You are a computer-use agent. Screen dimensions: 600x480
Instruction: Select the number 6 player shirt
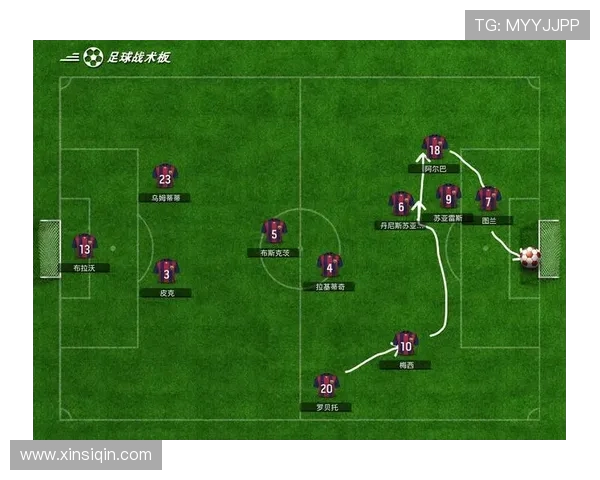coord(401,204)
